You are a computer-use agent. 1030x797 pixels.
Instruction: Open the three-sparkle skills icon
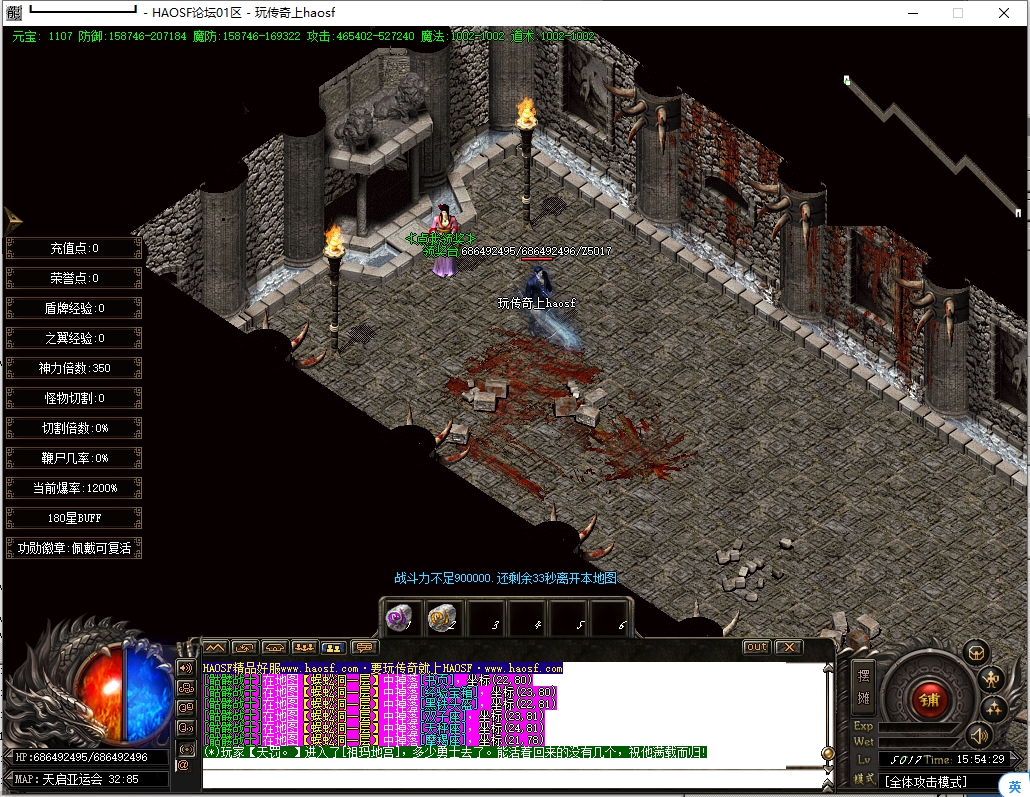[x=993, y=709]
